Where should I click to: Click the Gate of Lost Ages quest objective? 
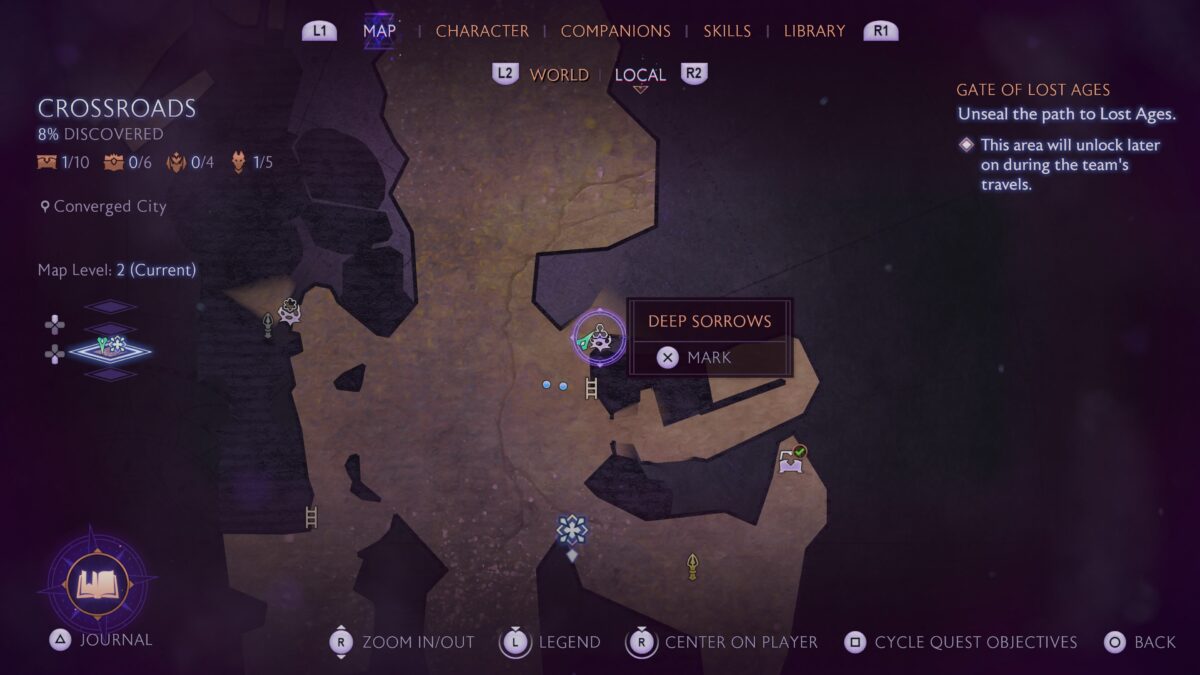point(1033,90)
